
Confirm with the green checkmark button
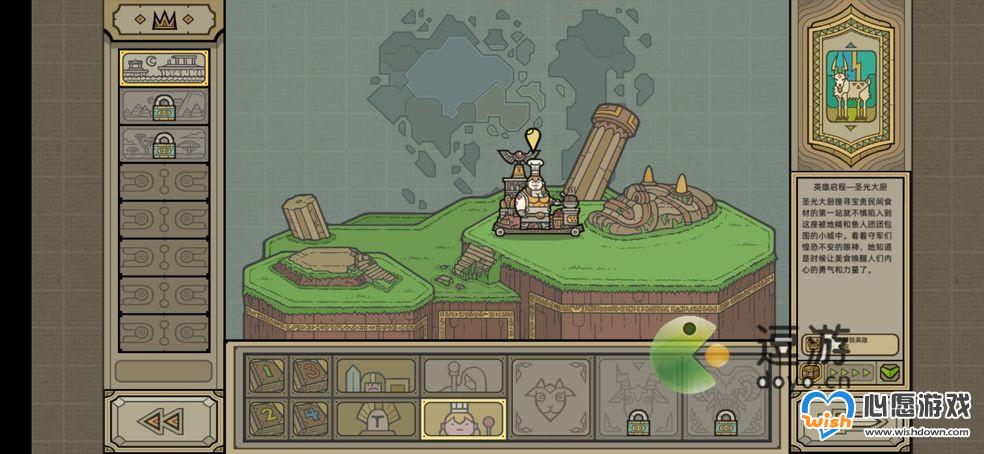tap(890, 373)
